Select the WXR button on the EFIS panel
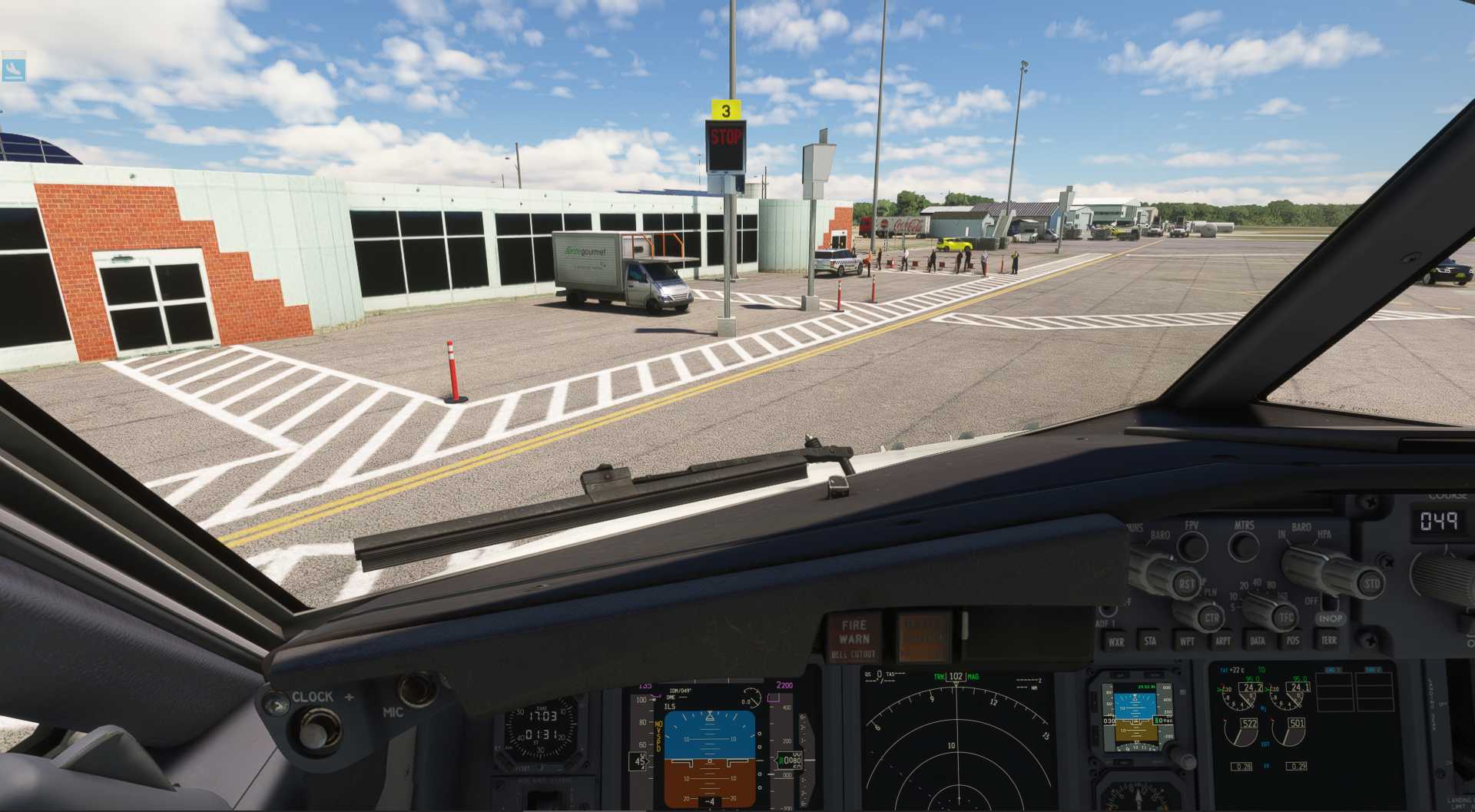The height and width of the screenshot is (812, 1475). [x=1116, y=641]
